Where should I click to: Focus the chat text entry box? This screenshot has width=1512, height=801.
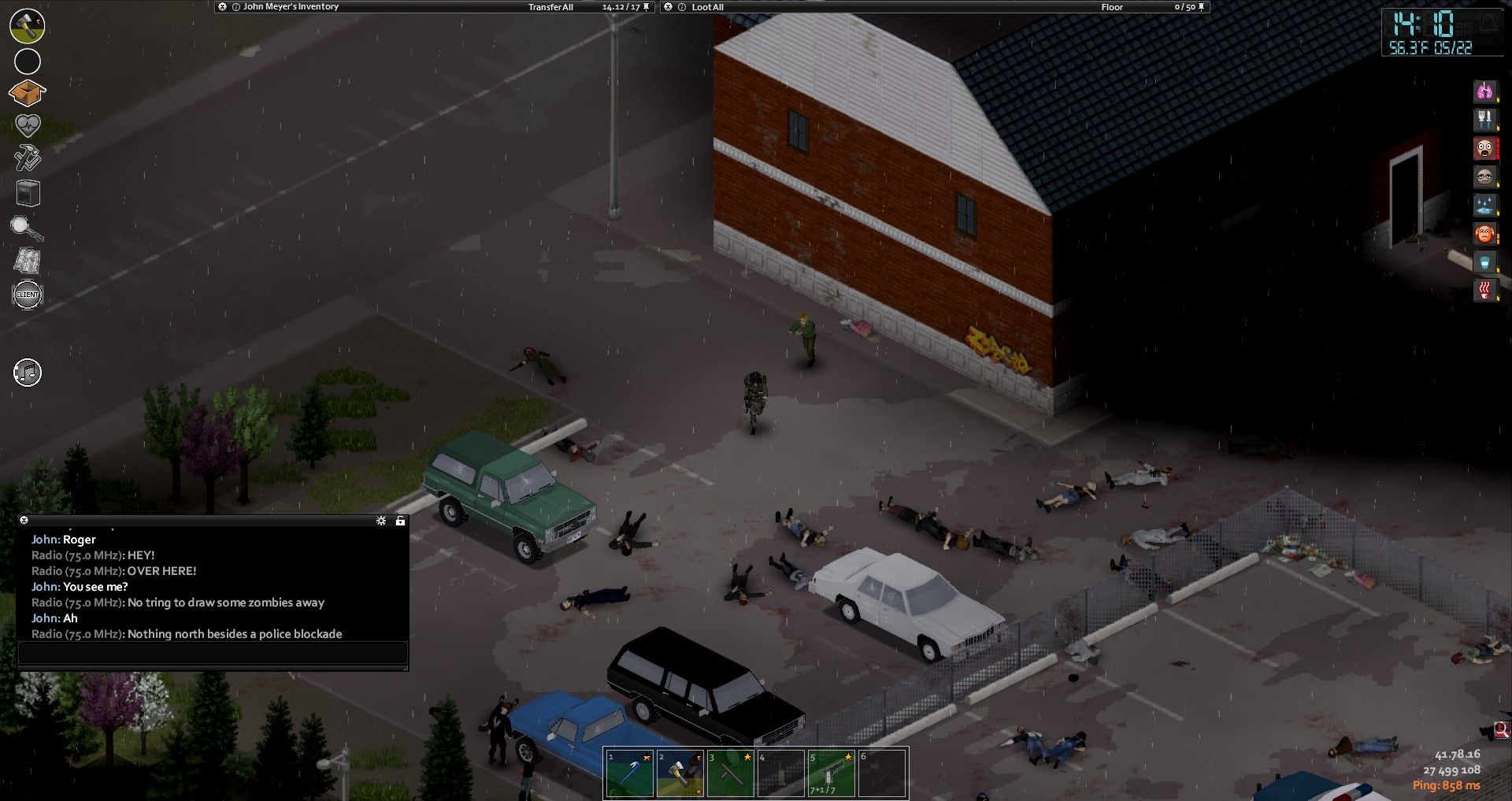213,652
